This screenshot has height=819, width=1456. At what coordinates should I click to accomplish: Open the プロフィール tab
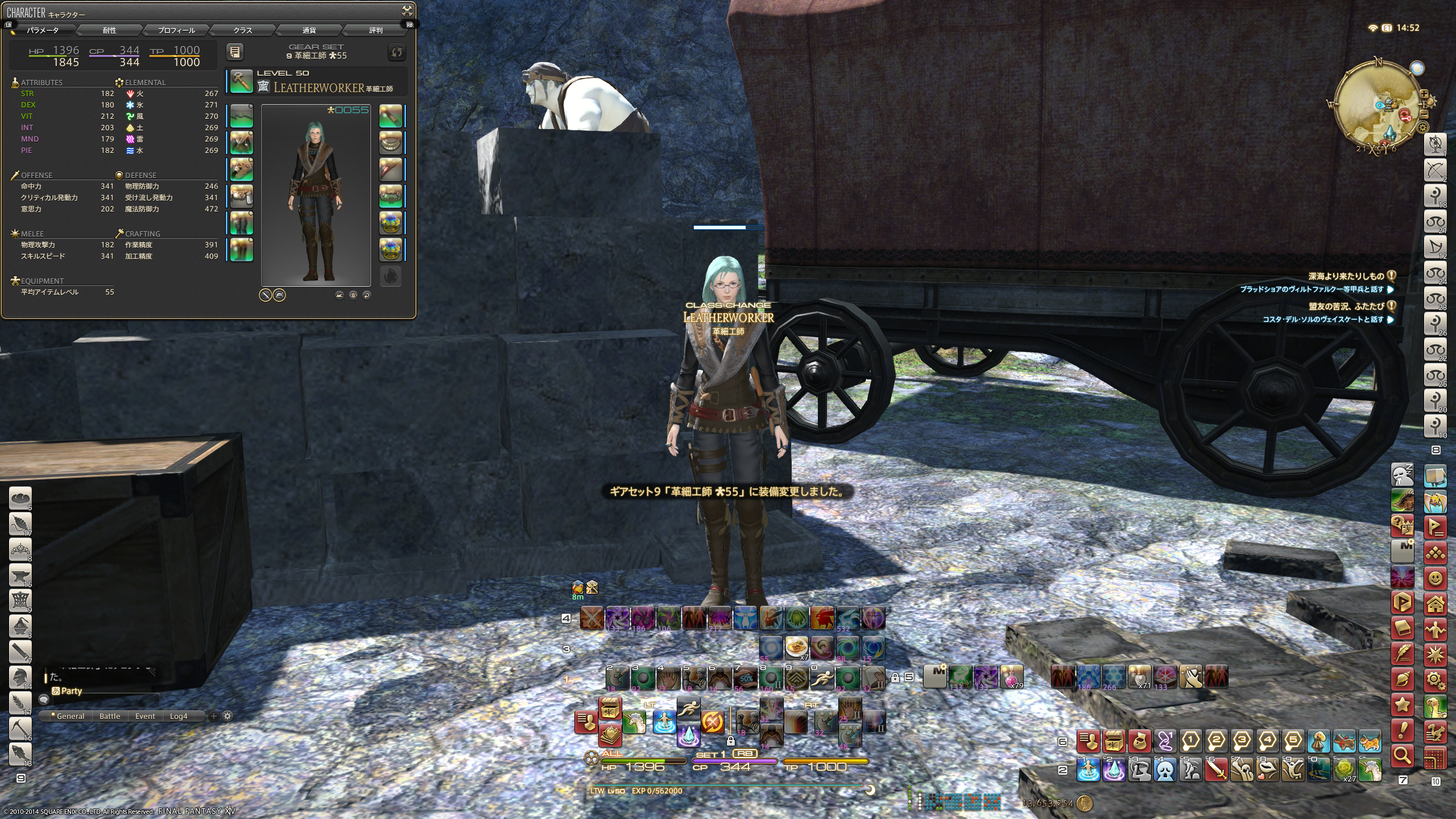point(176,30)
